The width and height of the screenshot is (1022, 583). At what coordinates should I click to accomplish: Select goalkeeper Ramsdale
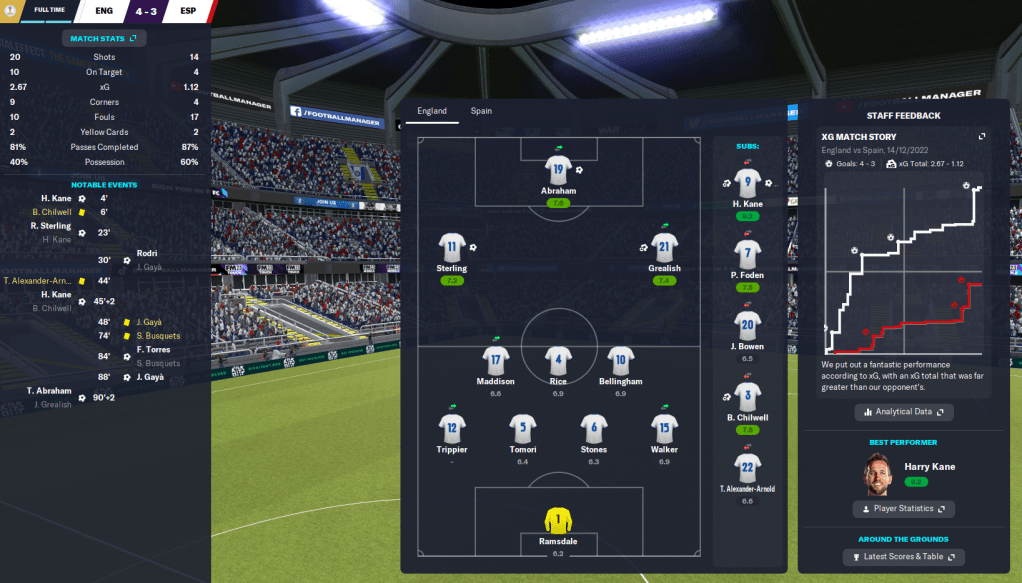point(558,521)
